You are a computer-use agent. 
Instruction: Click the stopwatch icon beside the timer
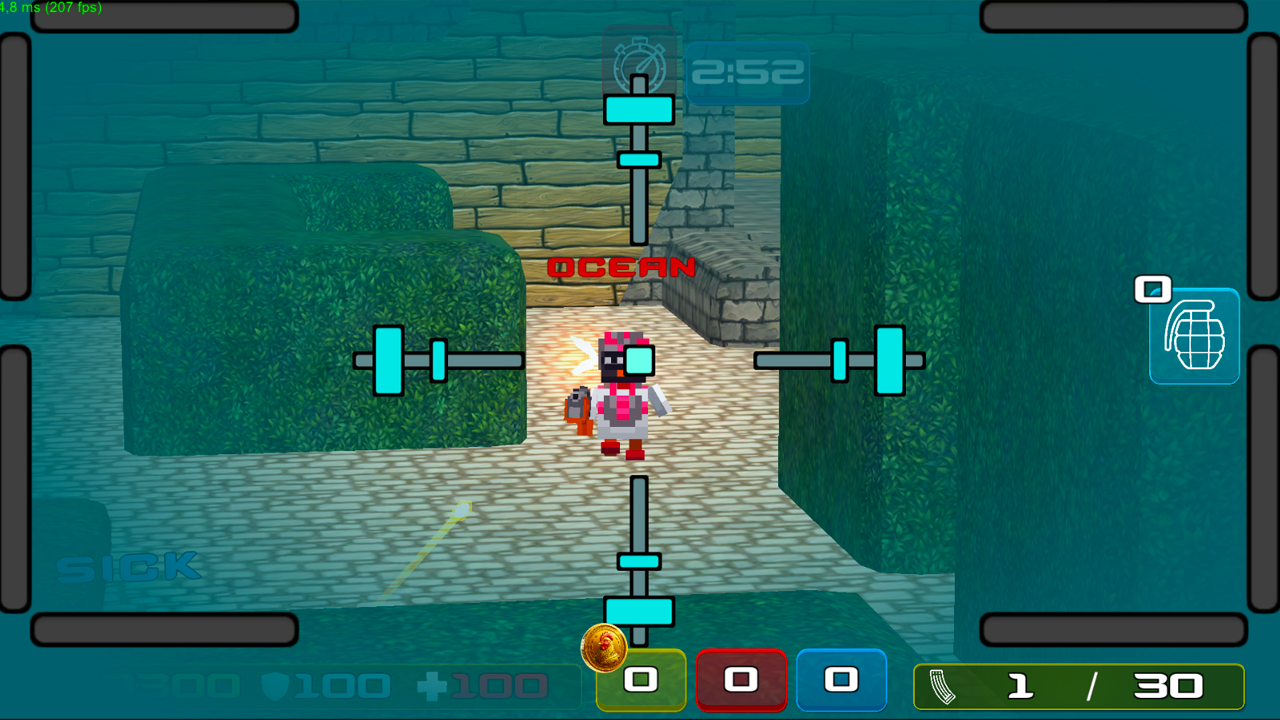click(641, 68)
